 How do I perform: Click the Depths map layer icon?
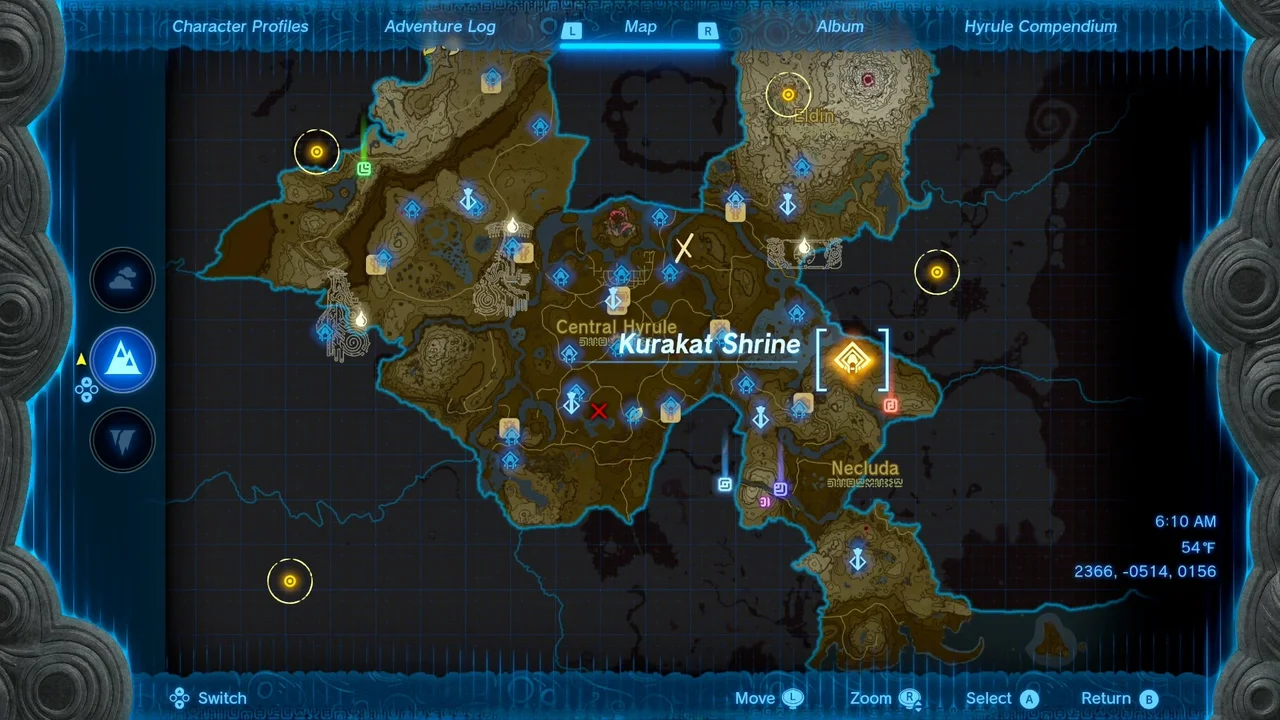(x=122, y=440)
